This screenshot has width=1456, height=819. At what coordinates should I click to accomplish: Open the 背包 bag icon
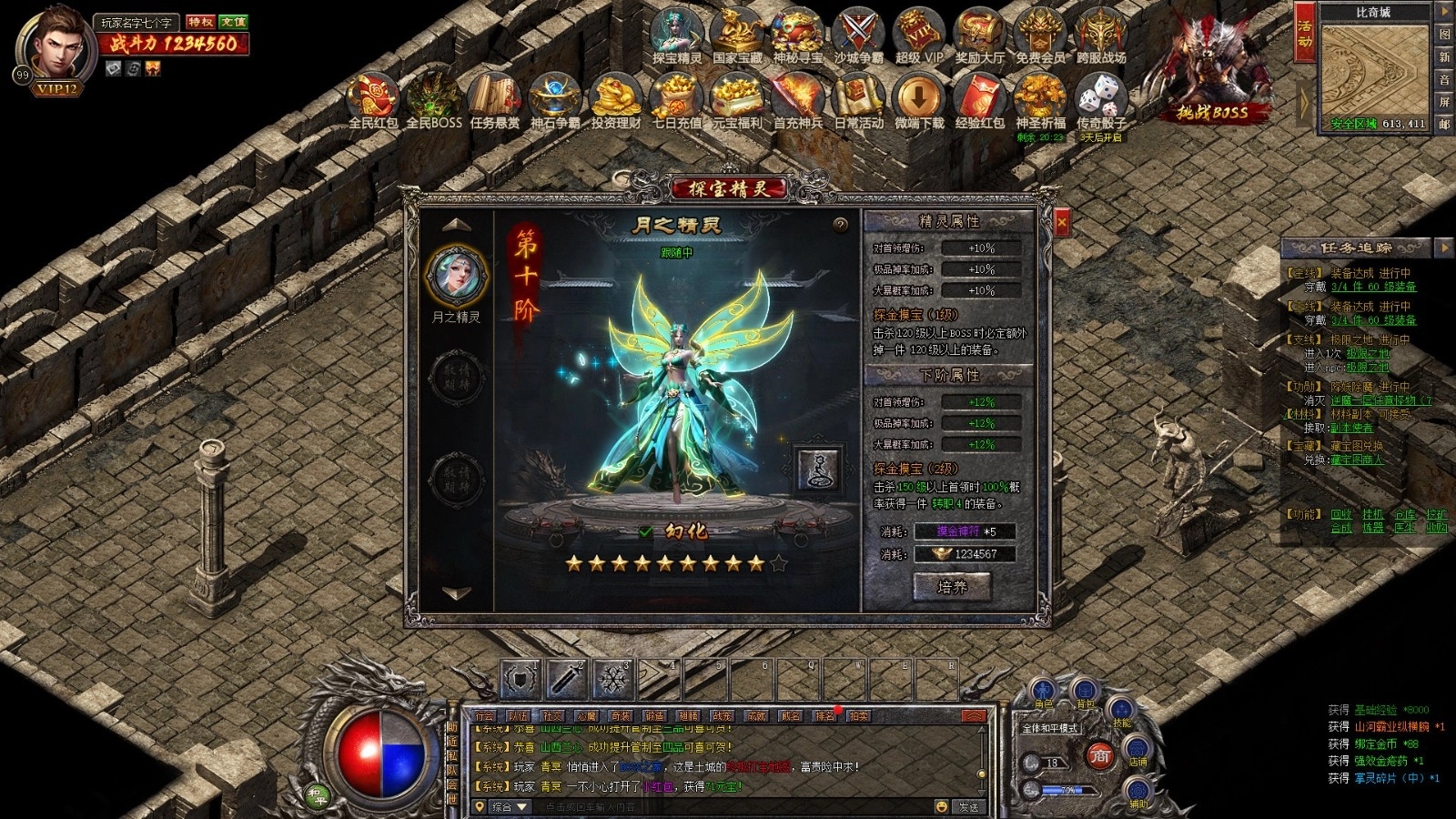pos(1085,692)
